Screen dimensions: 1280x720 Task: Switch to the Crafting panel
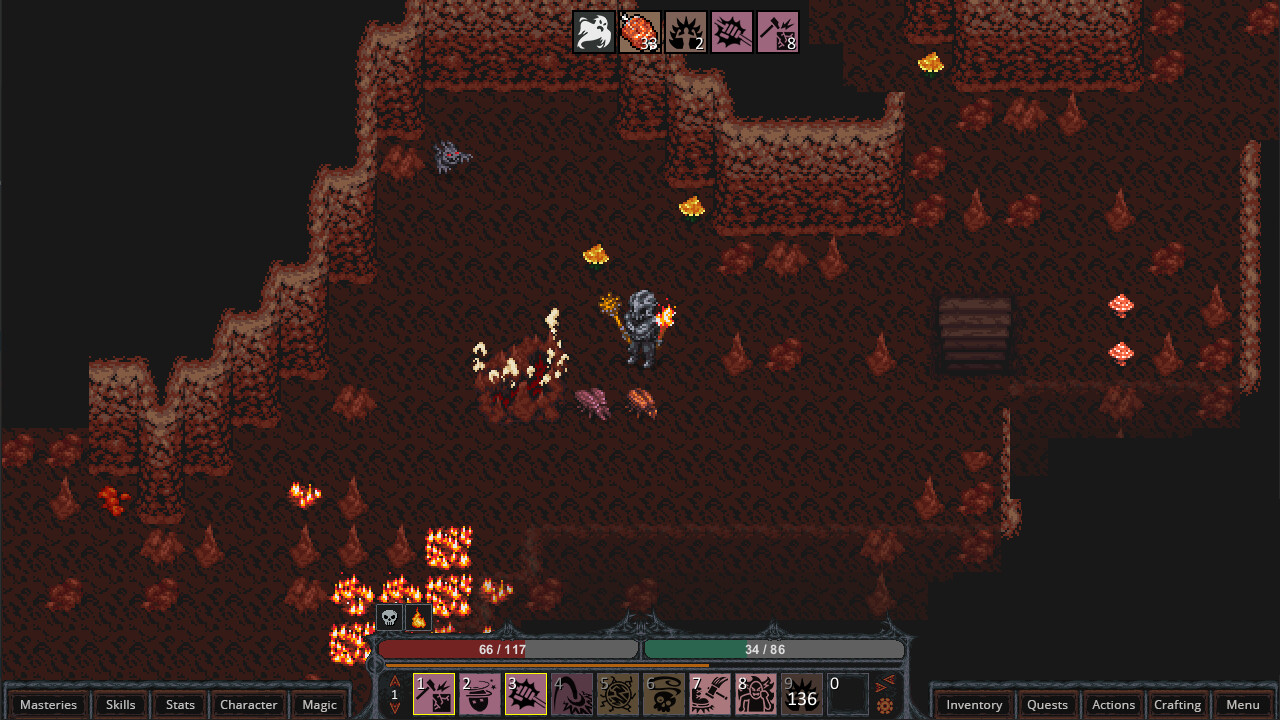tap(1178, 704)
